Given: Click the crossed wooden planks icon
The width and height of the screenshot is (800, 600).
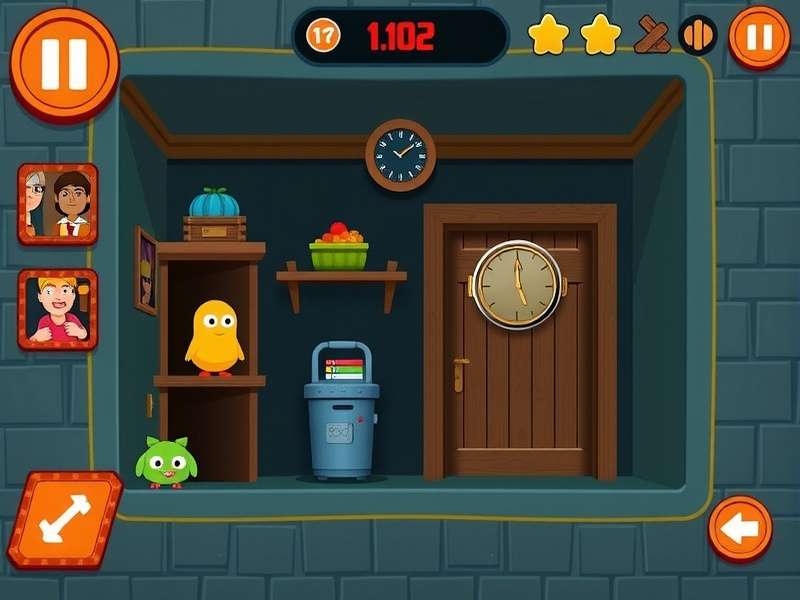Looking at the screenshot, I should [652, 36].
